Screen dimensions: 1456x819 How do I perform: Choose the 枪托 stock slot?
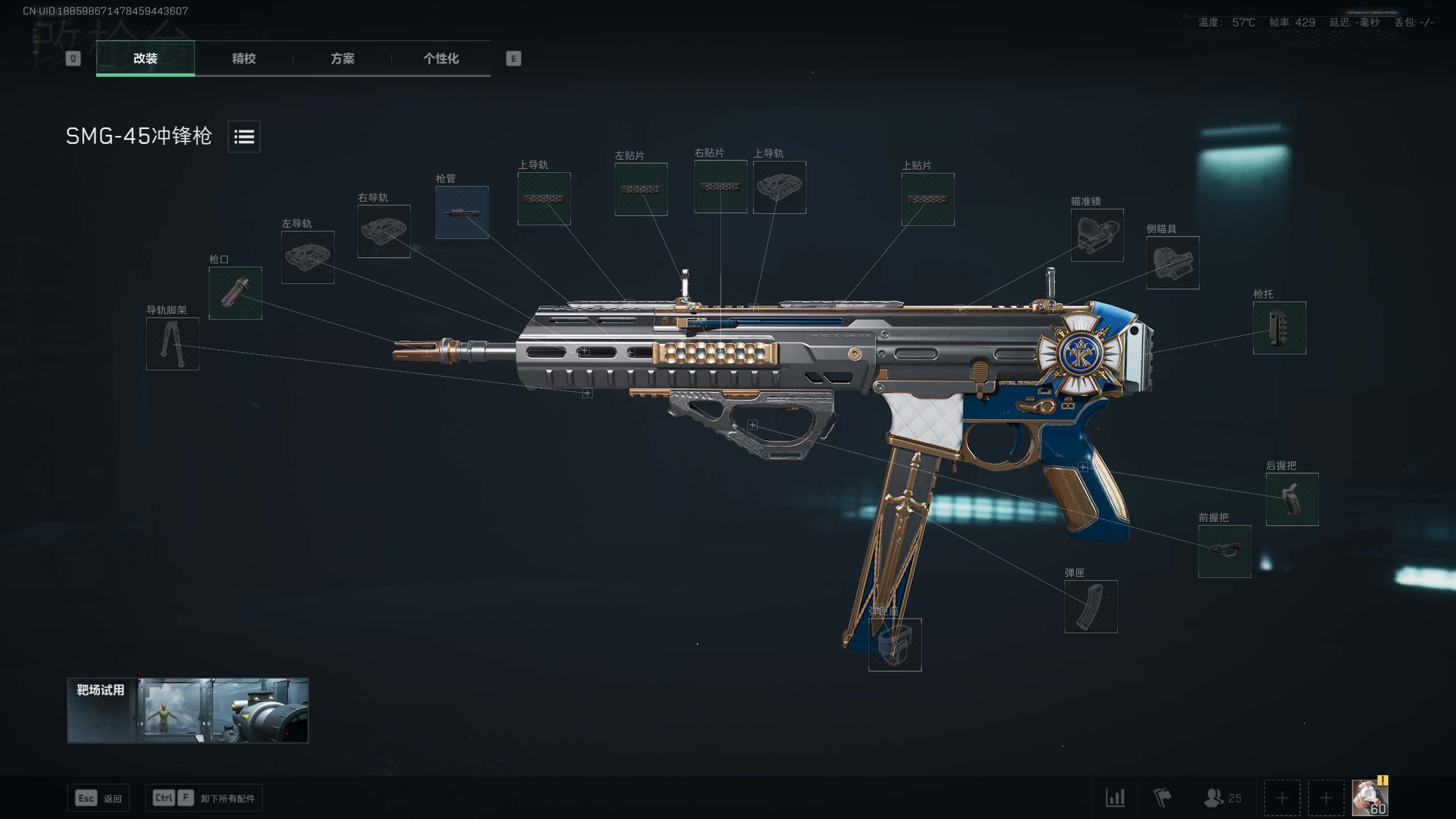coord(1280,328)
